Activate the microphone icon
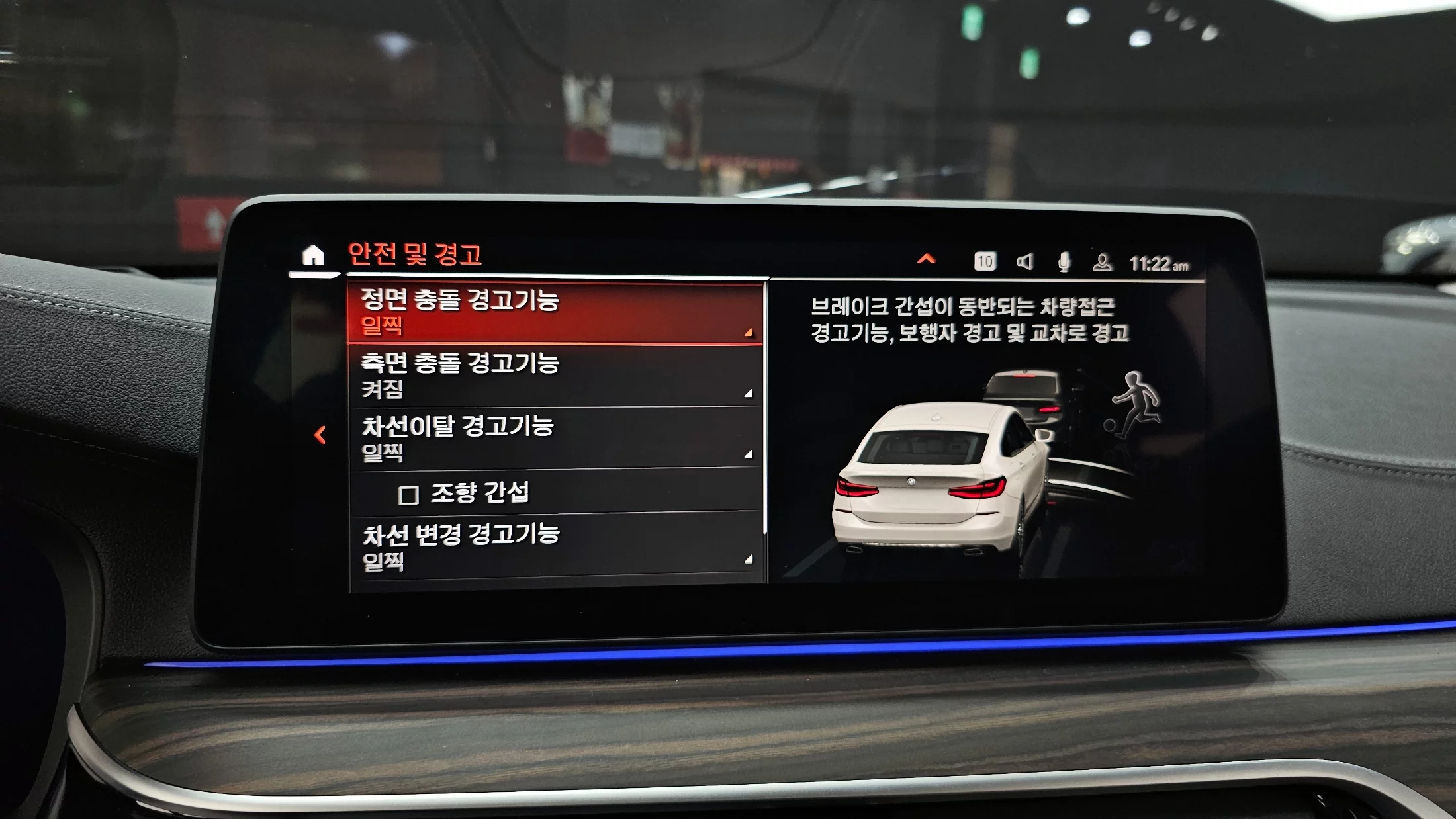Viewport: 1456px width, 819px height. click(x=1064, y=262)
